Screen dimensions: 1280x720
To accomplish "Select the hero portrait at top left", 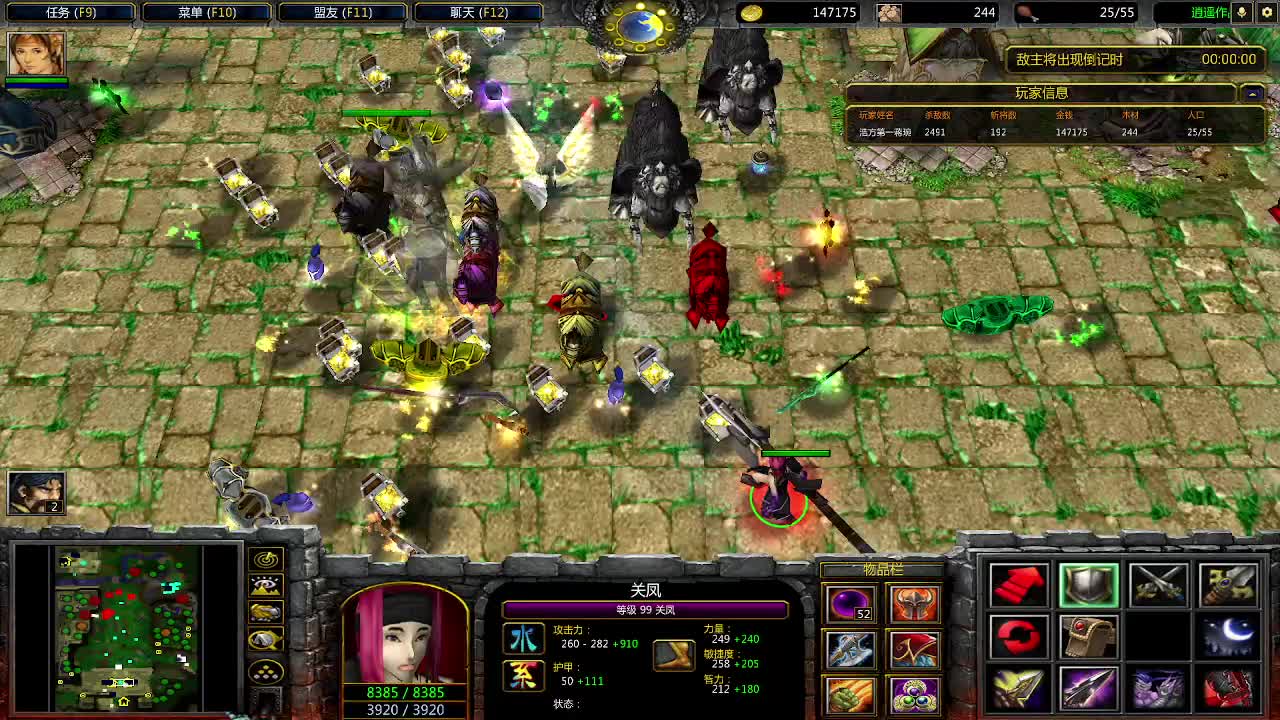I will [37, 54].
